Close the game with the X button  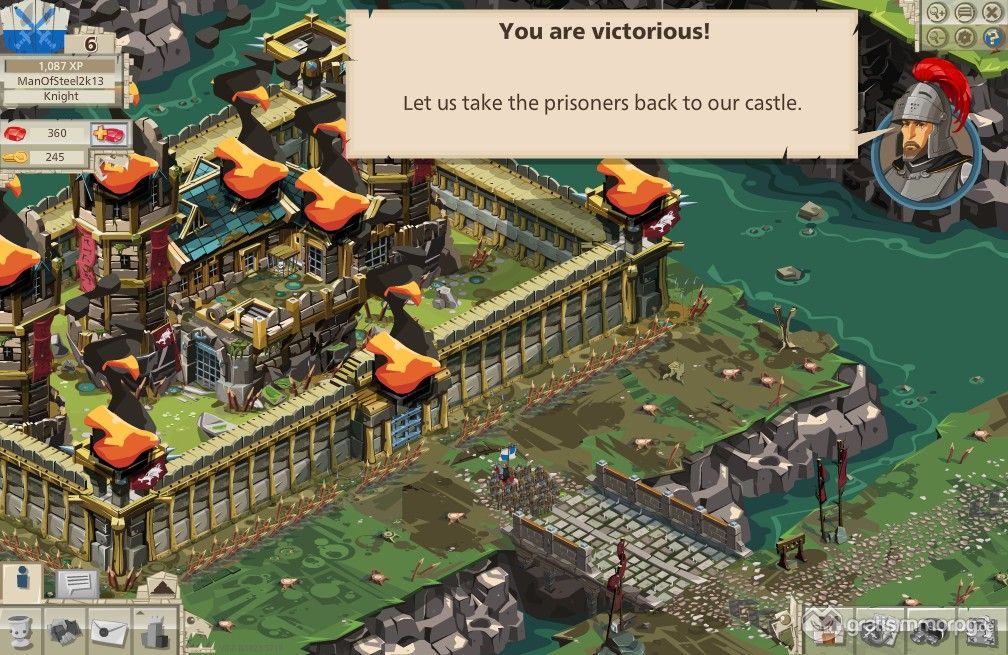point(991,13)
